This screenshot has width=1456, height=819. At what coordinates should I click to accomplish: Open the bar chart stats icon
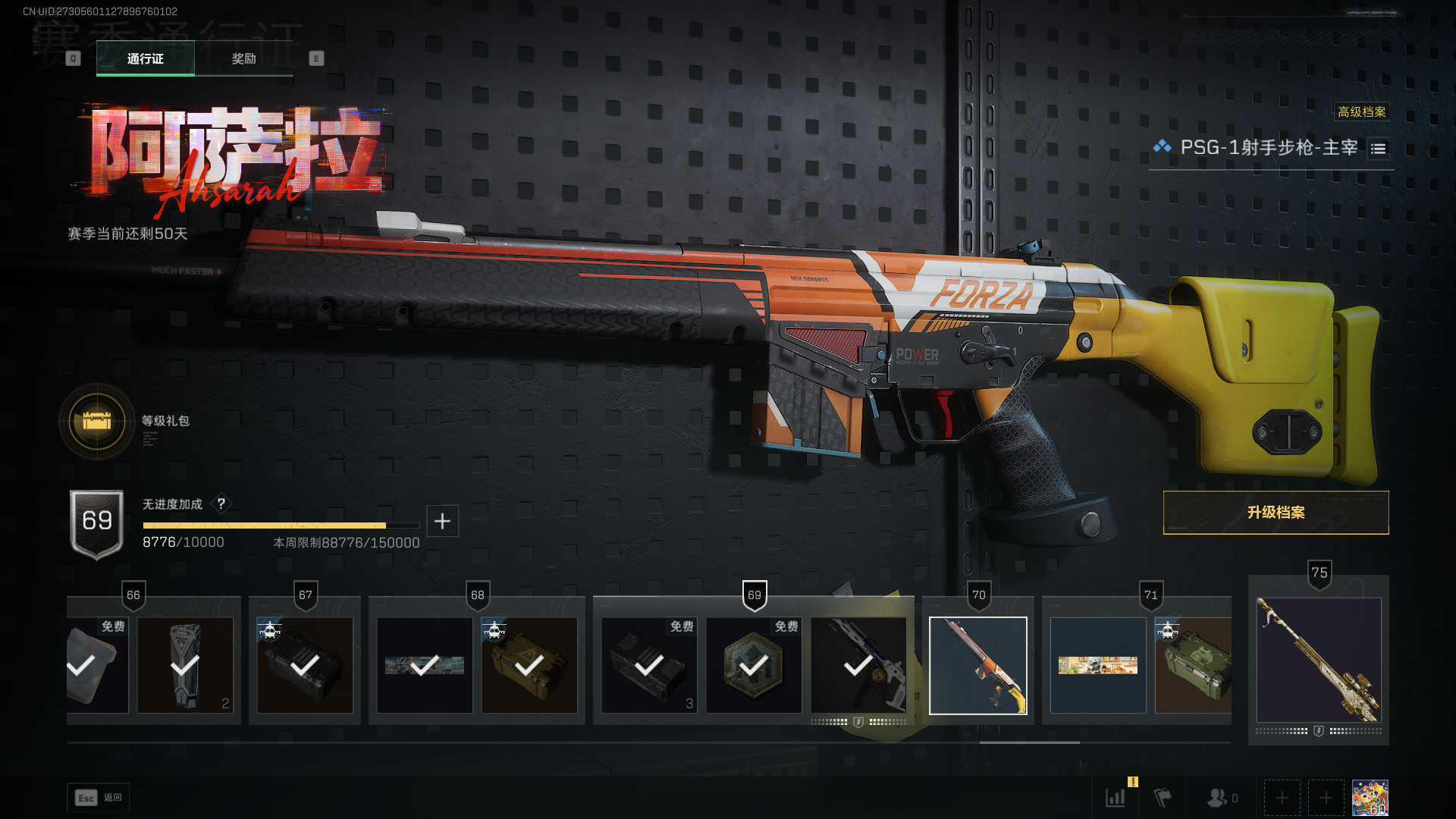point(1115,798)
